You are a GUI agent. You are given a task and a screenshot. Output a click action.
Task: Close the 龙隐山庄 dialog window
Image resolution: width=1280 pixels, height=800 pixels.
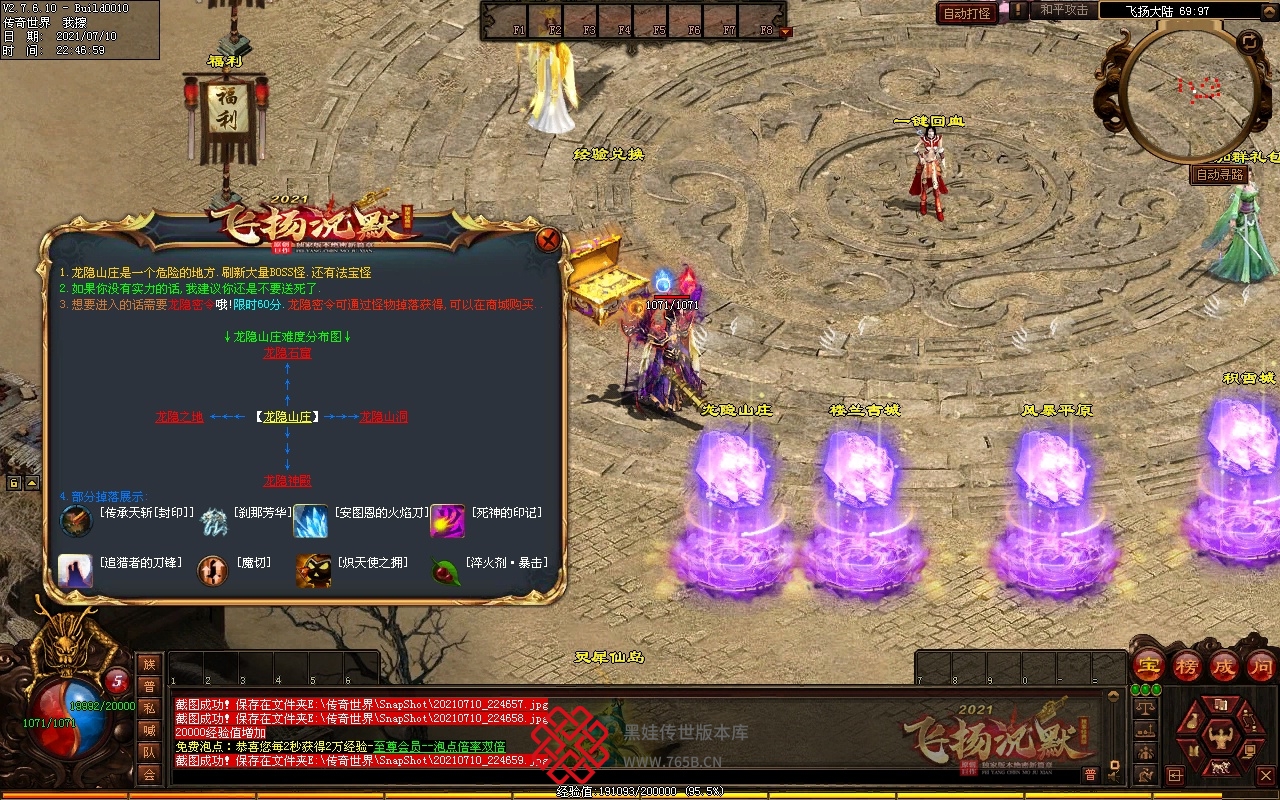(x=547, y=240)
